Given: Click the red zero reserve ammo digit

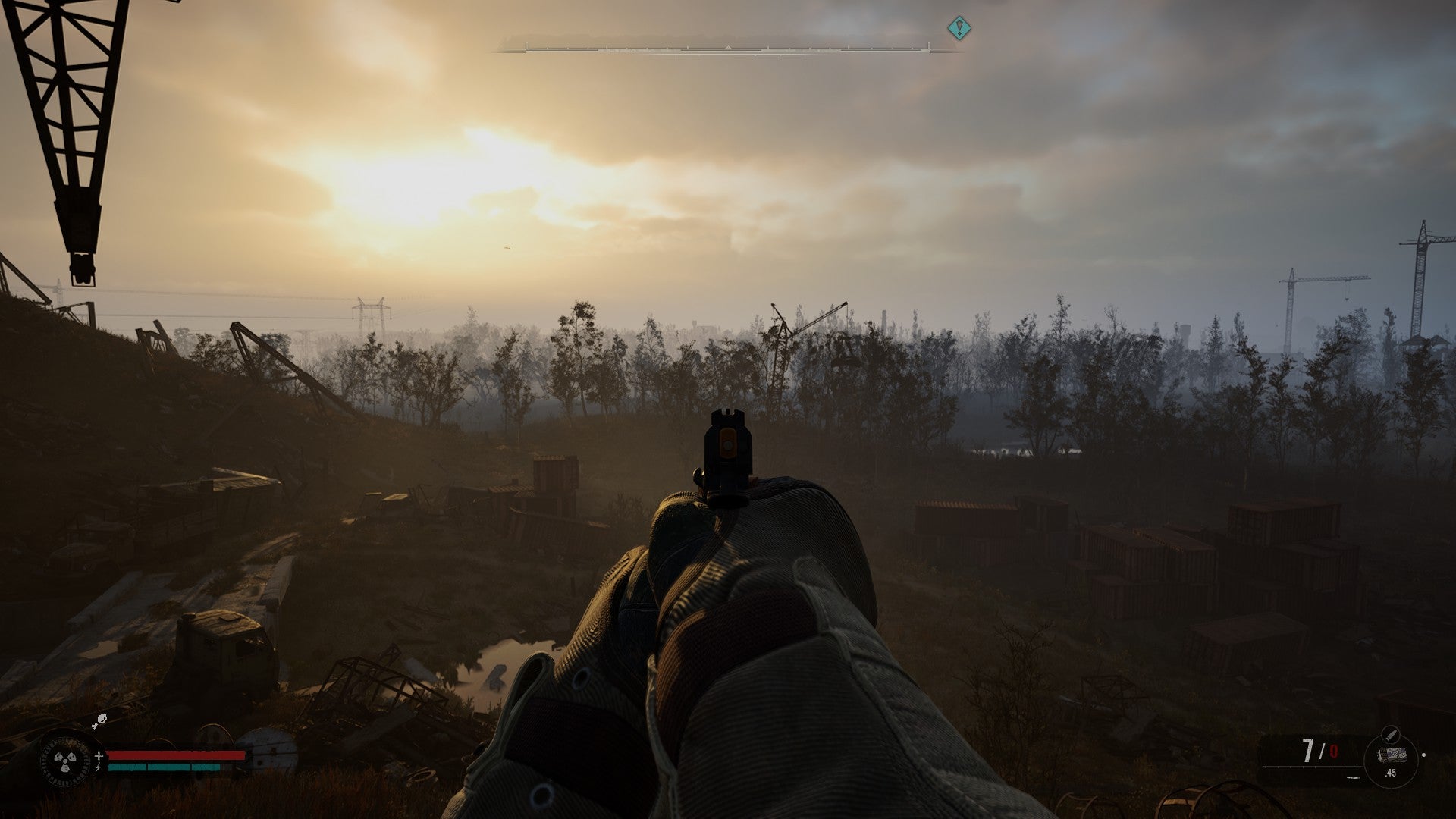Looking at the screenshot, I should tap(1334, 751).
